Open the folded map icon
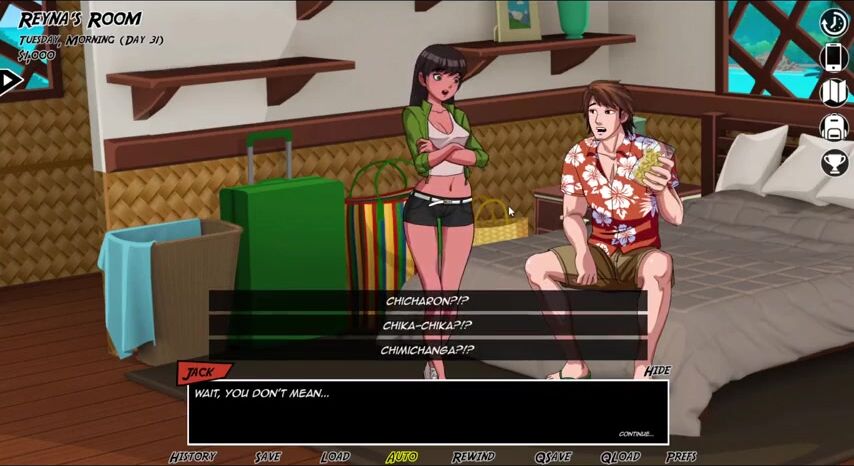The width and height of the screenshot is (854, 466). 834,92
